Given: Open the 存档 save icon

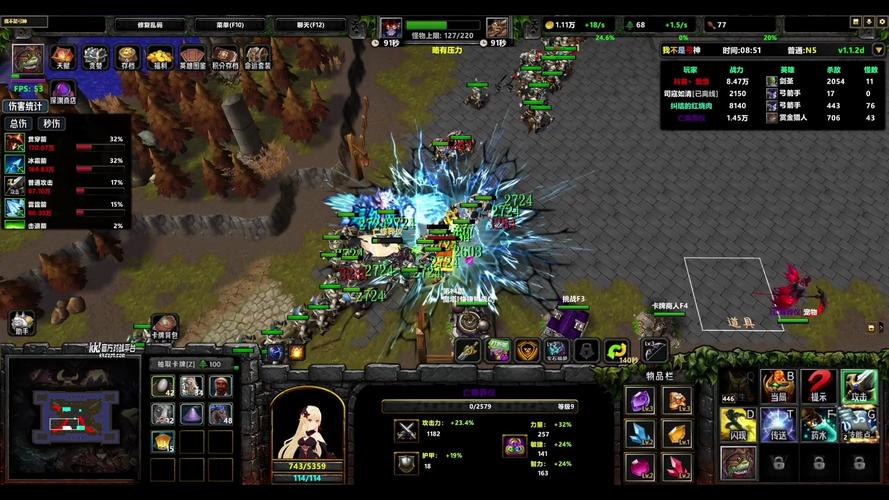Looking at the screenshot, I should [127, 58].
